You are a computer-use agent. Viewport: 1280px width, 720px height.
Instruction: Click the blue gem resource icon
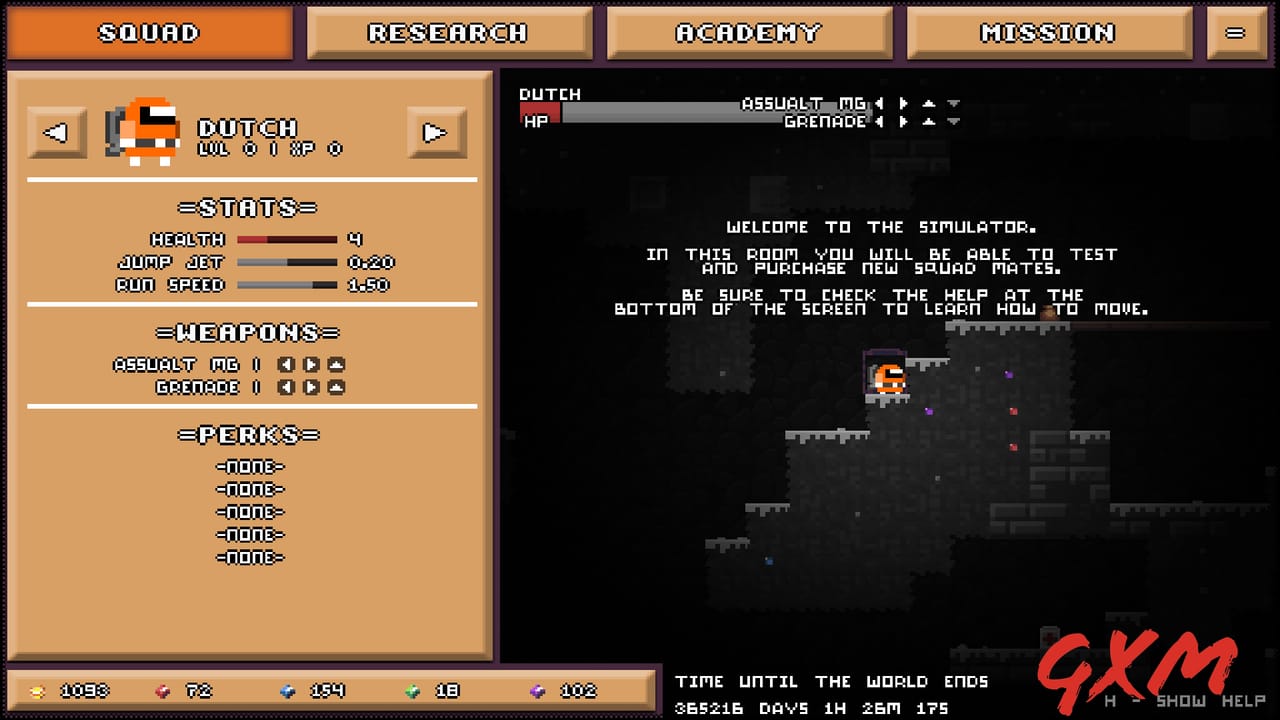coord(290,691)
